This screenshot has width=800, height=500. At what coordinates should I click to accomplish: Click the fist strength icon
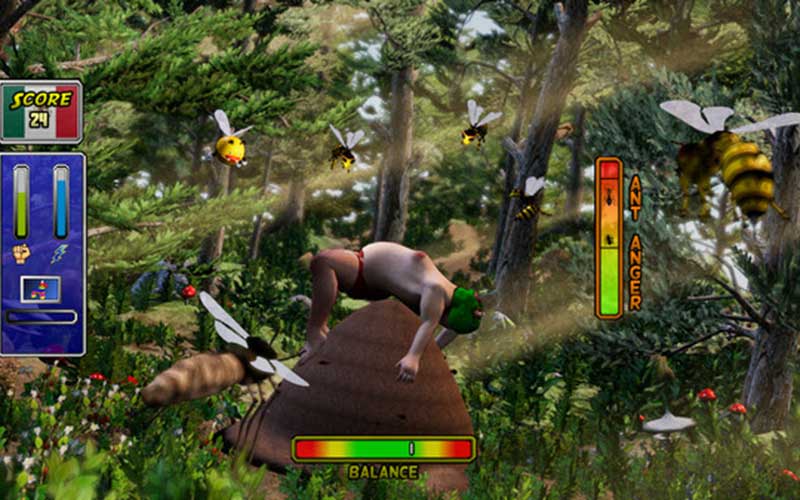tap(21, 254)
